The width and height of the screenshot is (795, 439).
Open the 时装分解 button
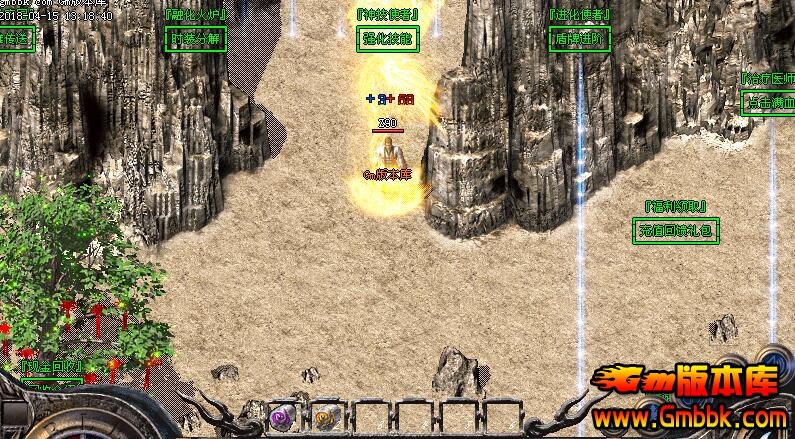[x=195, y=39]
